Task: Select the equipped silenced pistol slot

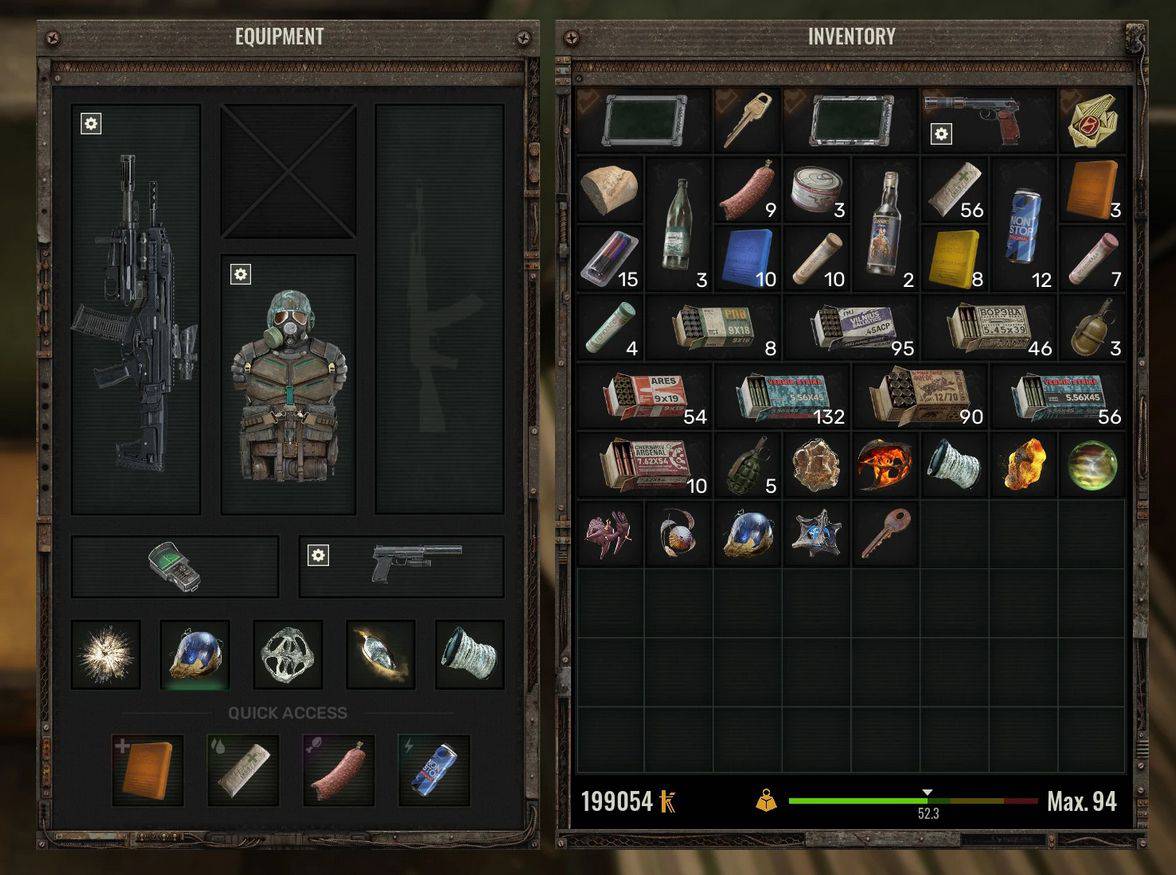Action: click(x=402, y=566)
